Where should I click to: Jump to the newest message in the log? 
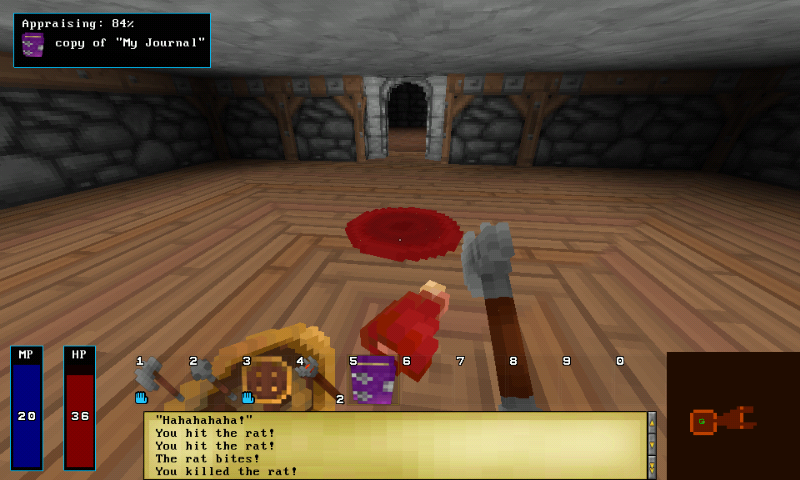[x=652, y=467]
